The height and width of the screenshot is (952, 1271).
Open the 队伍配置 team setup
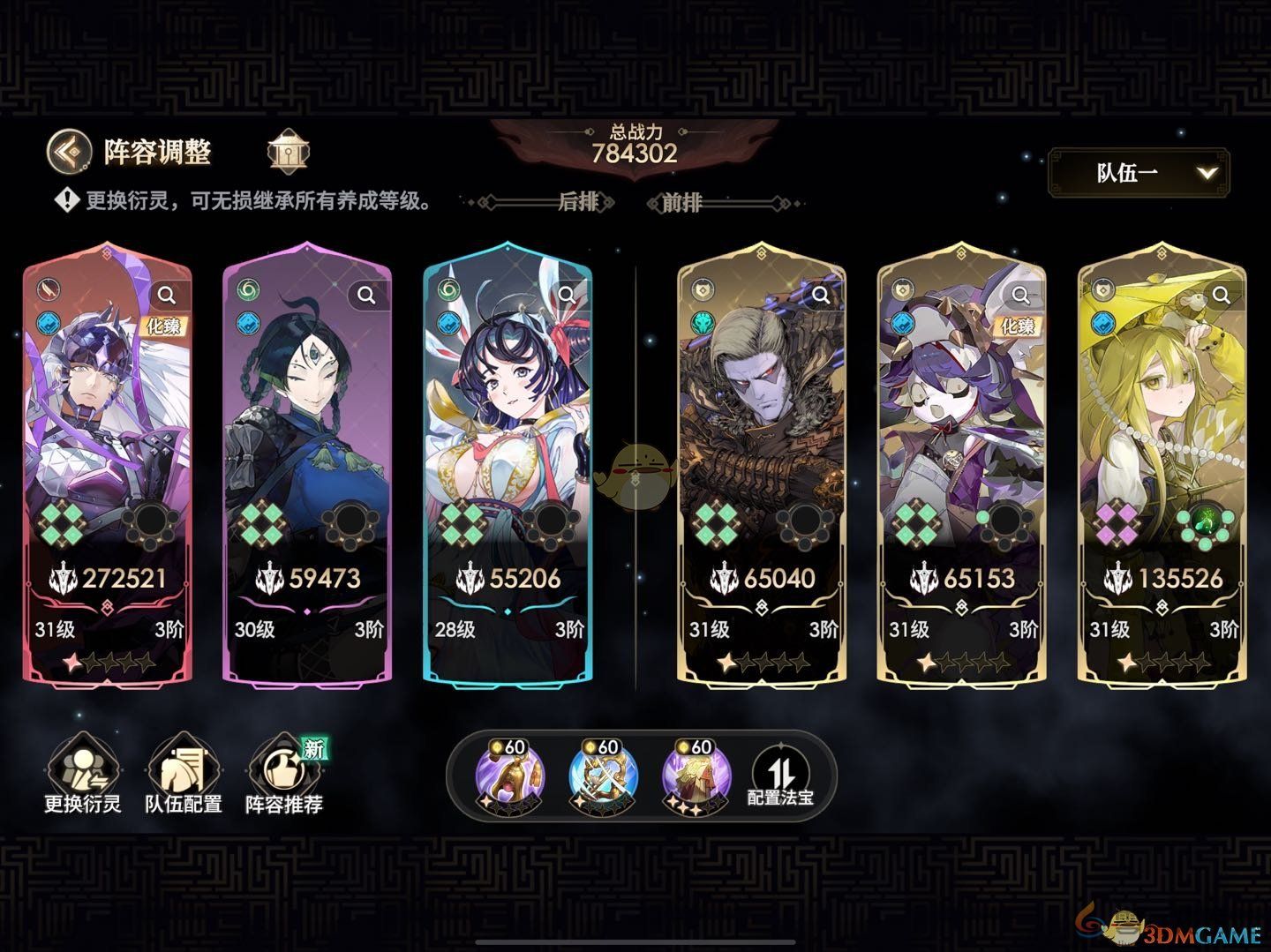184,776
